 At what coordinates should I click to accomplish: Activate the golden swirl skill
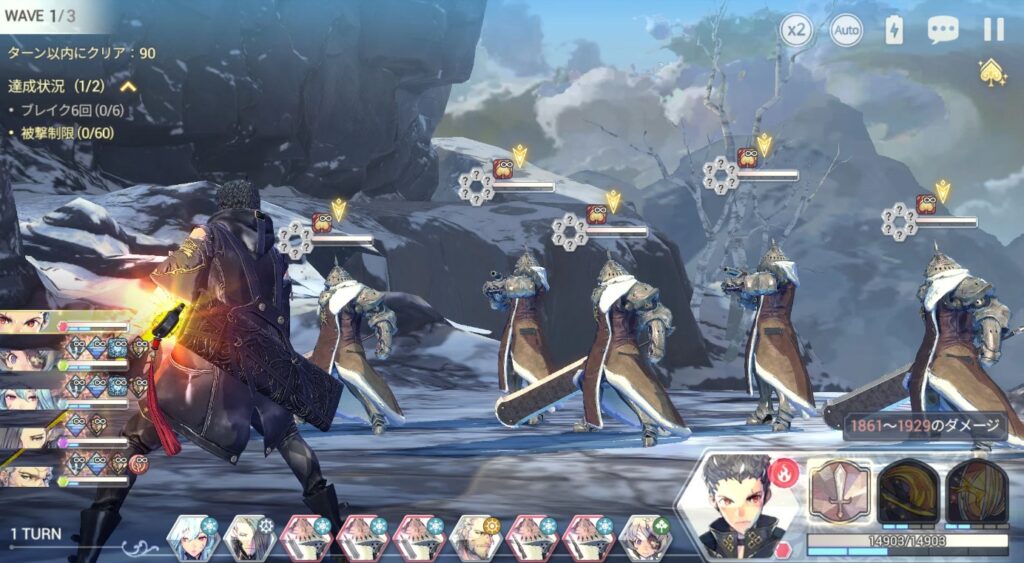[908, 491]
